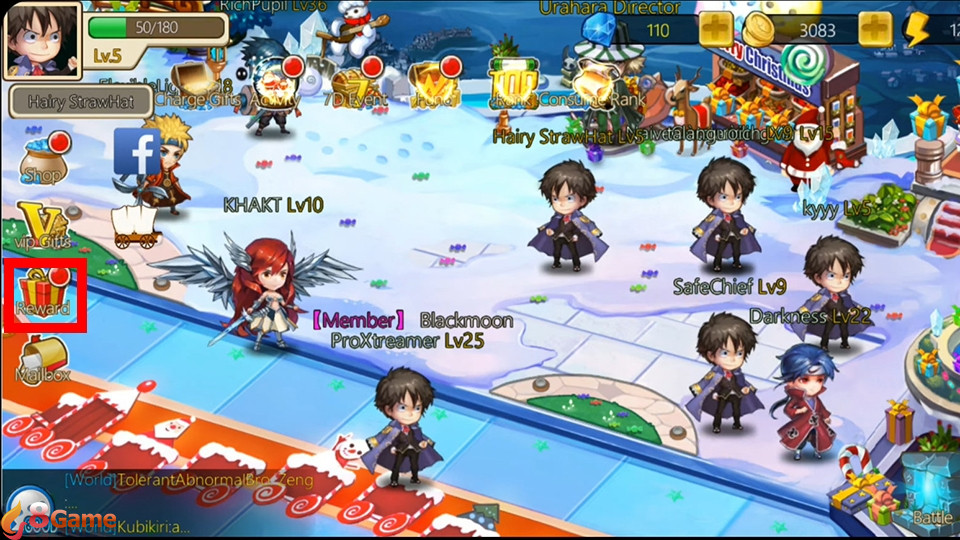Open the VIP Gifts menu

(x=42, y=226)
